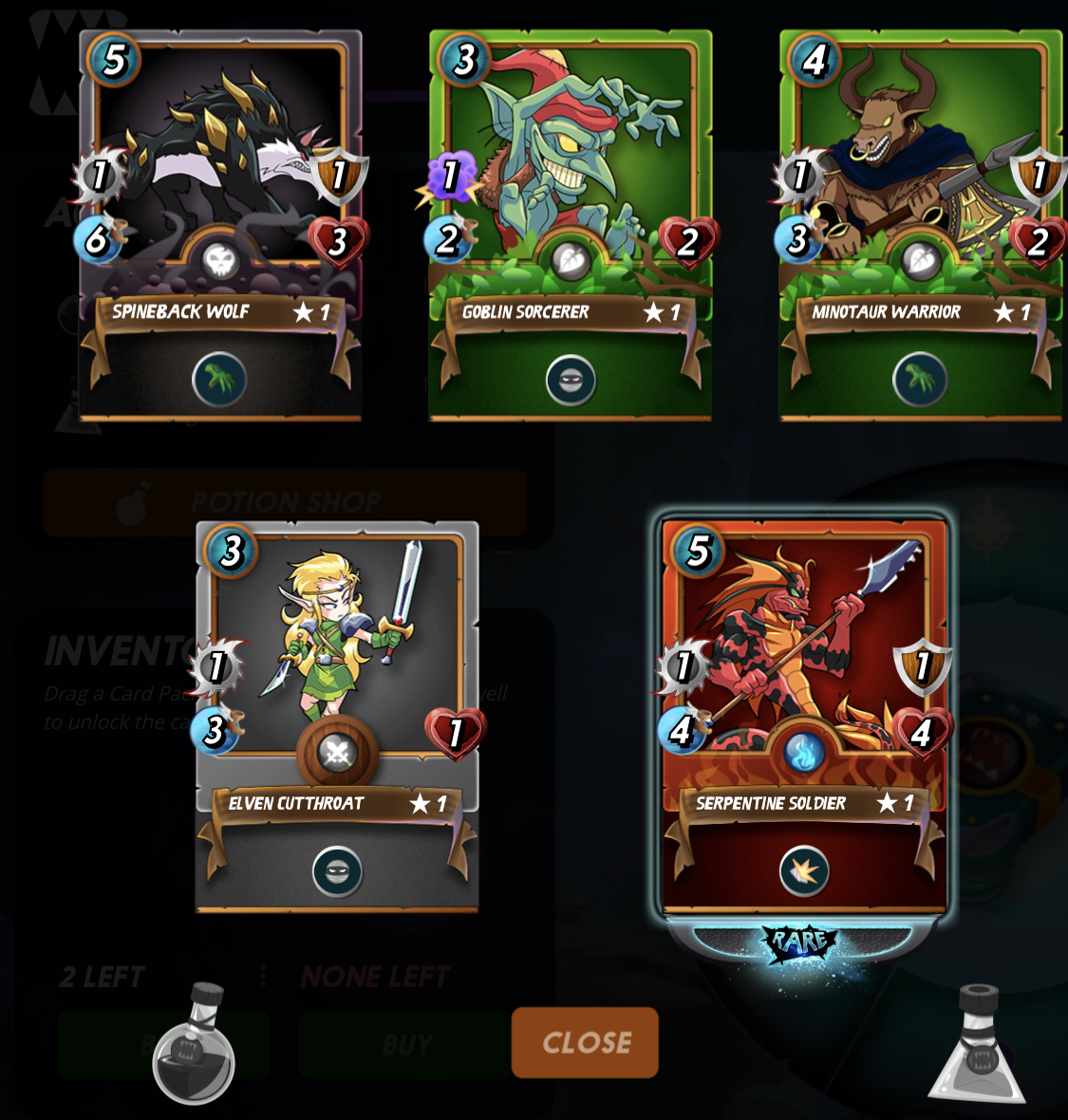1068x1120 pixels.
Task: Click the Goblin Sorcerer sneak ability icon
Action: (571, 381)
